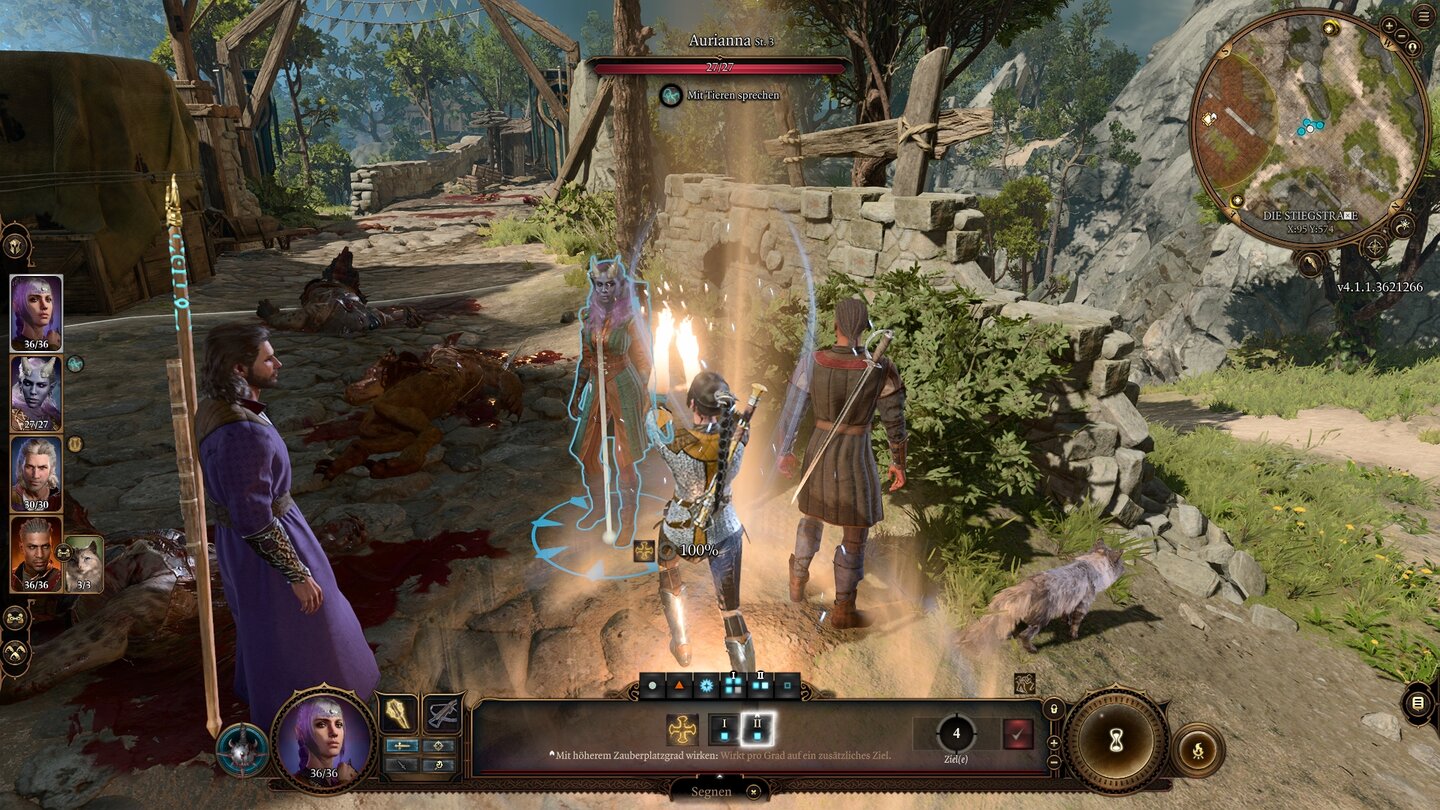Confirm targets with the red checkmark button

coord(1018,734)
